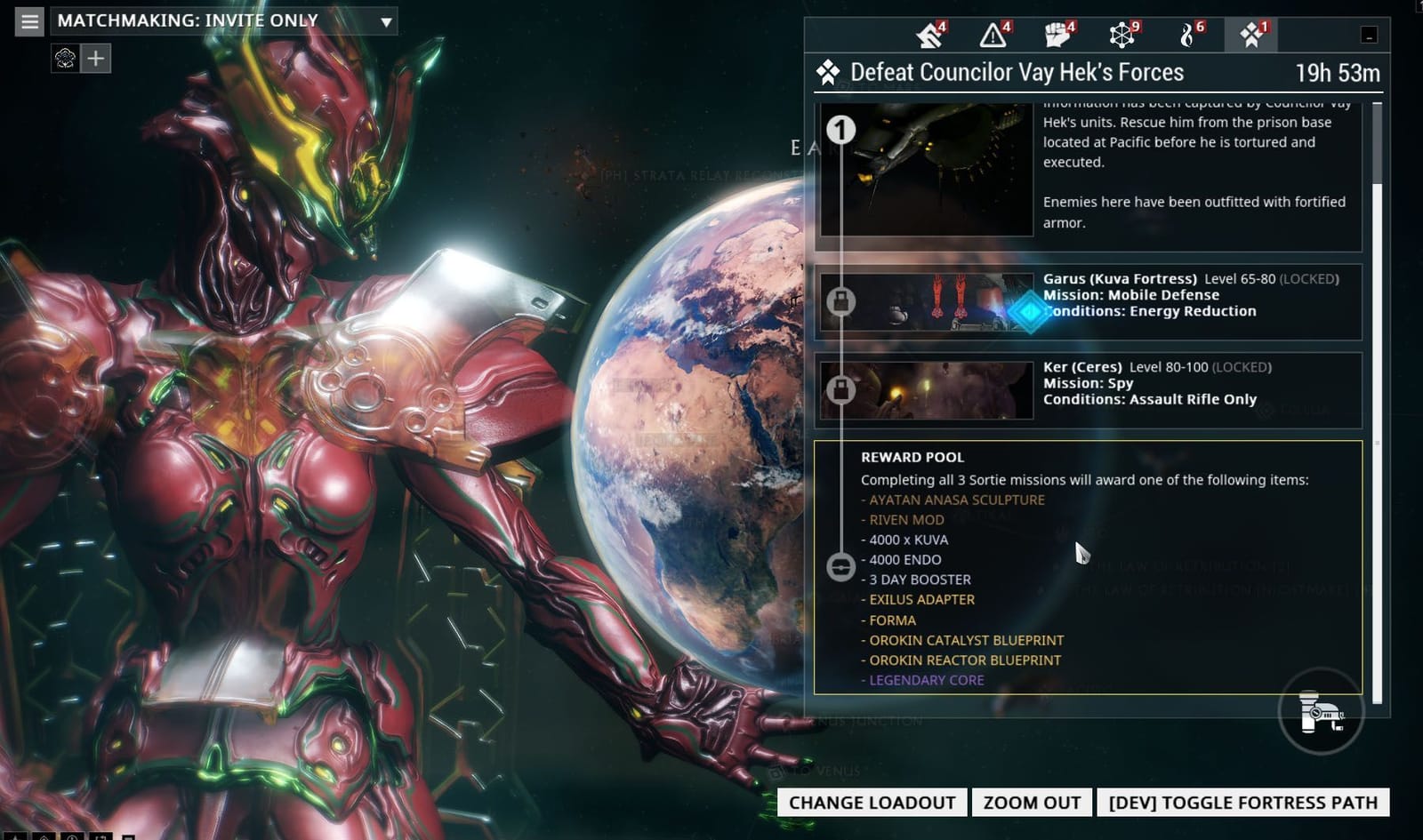View Invasions via the fist icon
Viewport: 1423px width, 840px height.
1058,36
